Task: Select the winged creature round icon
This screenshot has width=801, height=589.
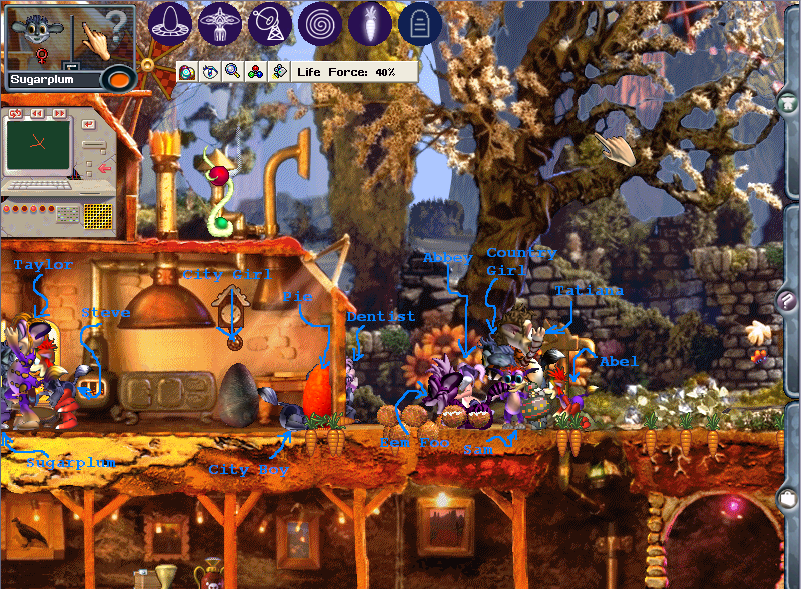Action: [220, 23]
